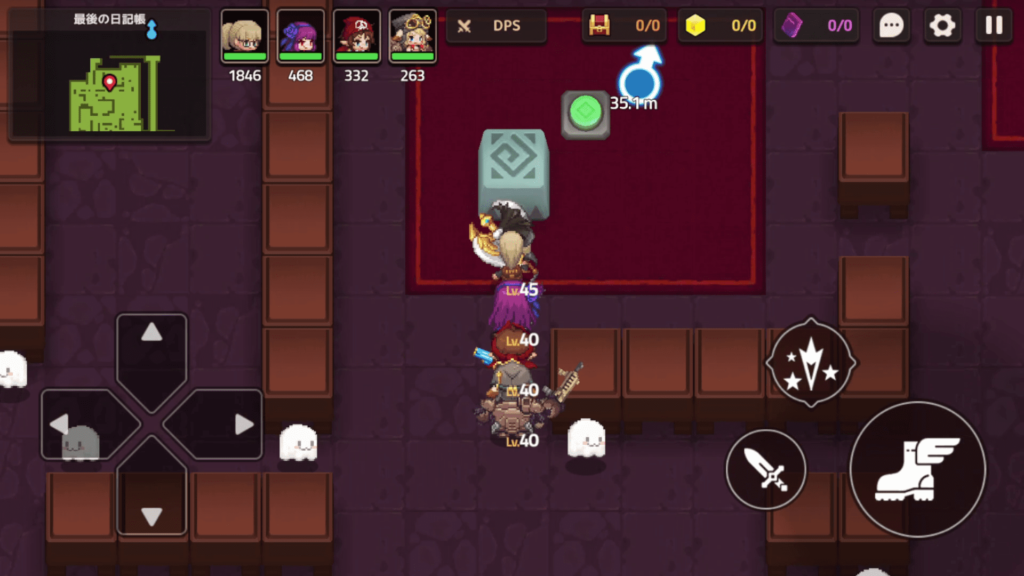
Task: Select the purple-haired hero portrait
Action: tap(301, 37)
